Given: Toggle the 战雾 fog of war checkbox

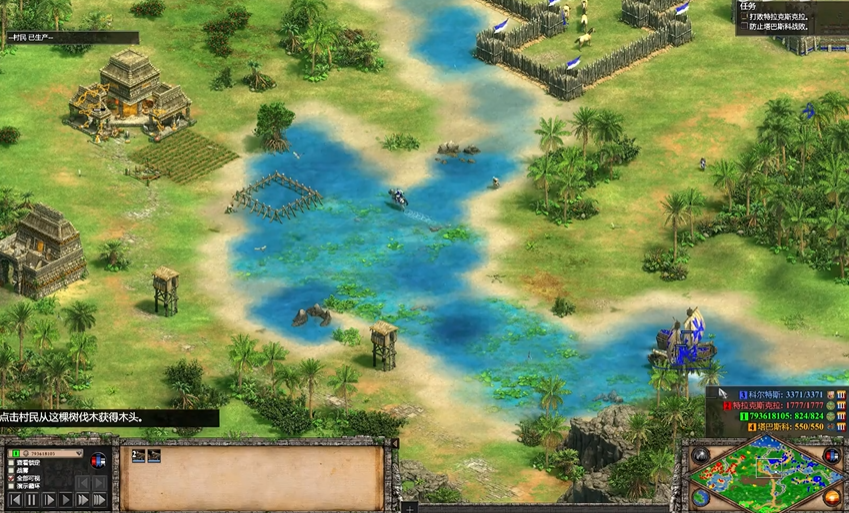Looking at the screenshot, I should [13, 472].
